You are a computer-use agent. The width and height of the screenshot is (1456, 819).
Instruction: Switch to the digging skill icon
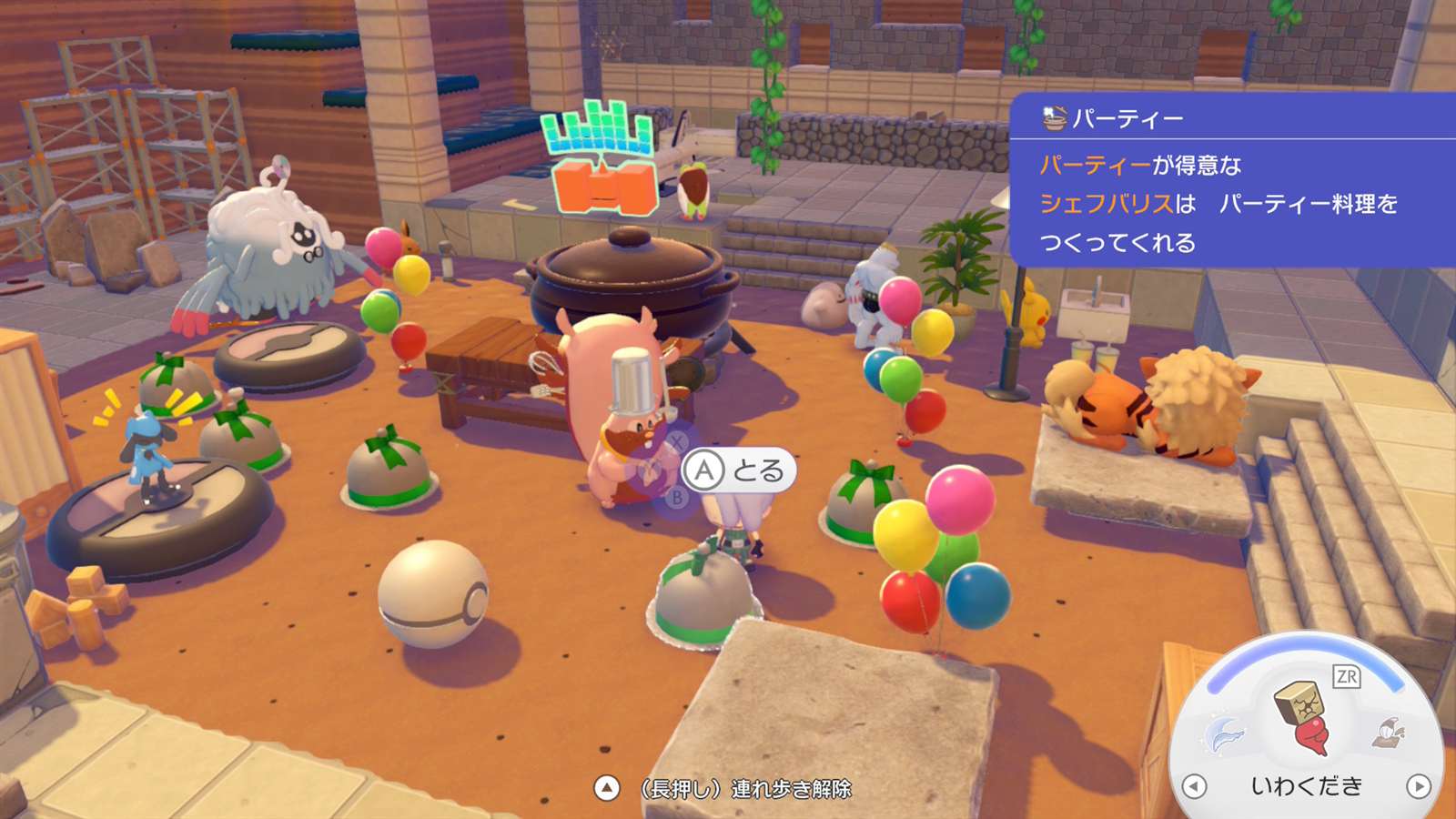click(1390, 731)
